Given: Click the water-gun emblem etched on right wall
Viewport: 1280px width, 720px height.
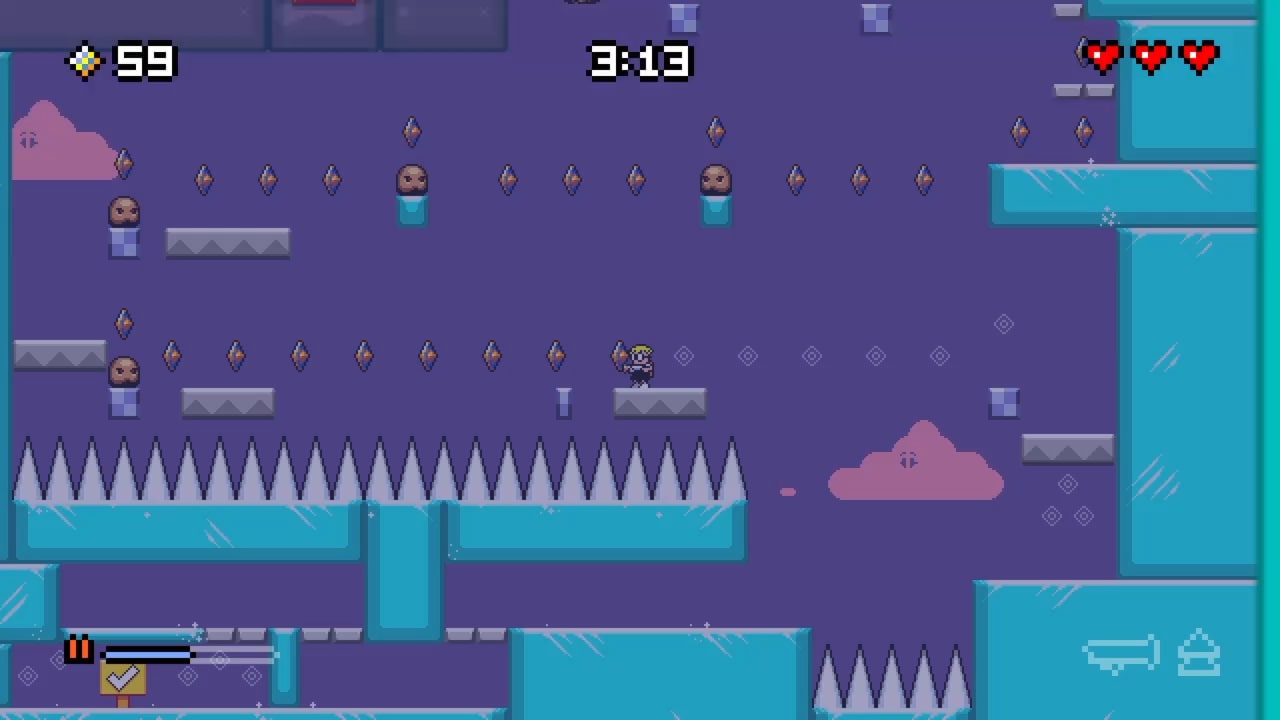Looking at the screenshot, I should (x=1120, y=652).
